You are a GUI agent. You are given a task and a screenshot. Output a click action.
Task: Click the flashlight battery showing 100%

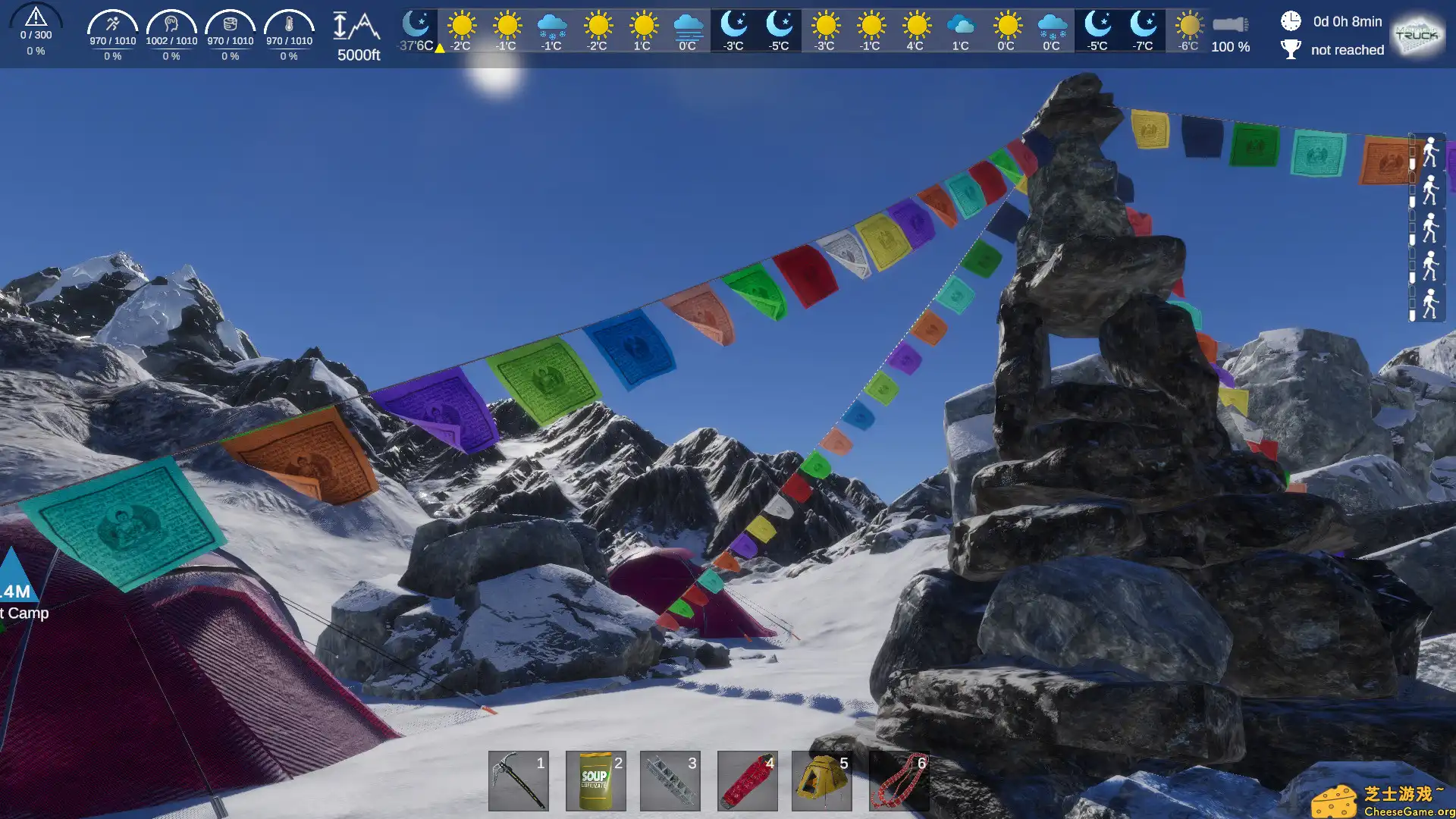[1230, 30]
